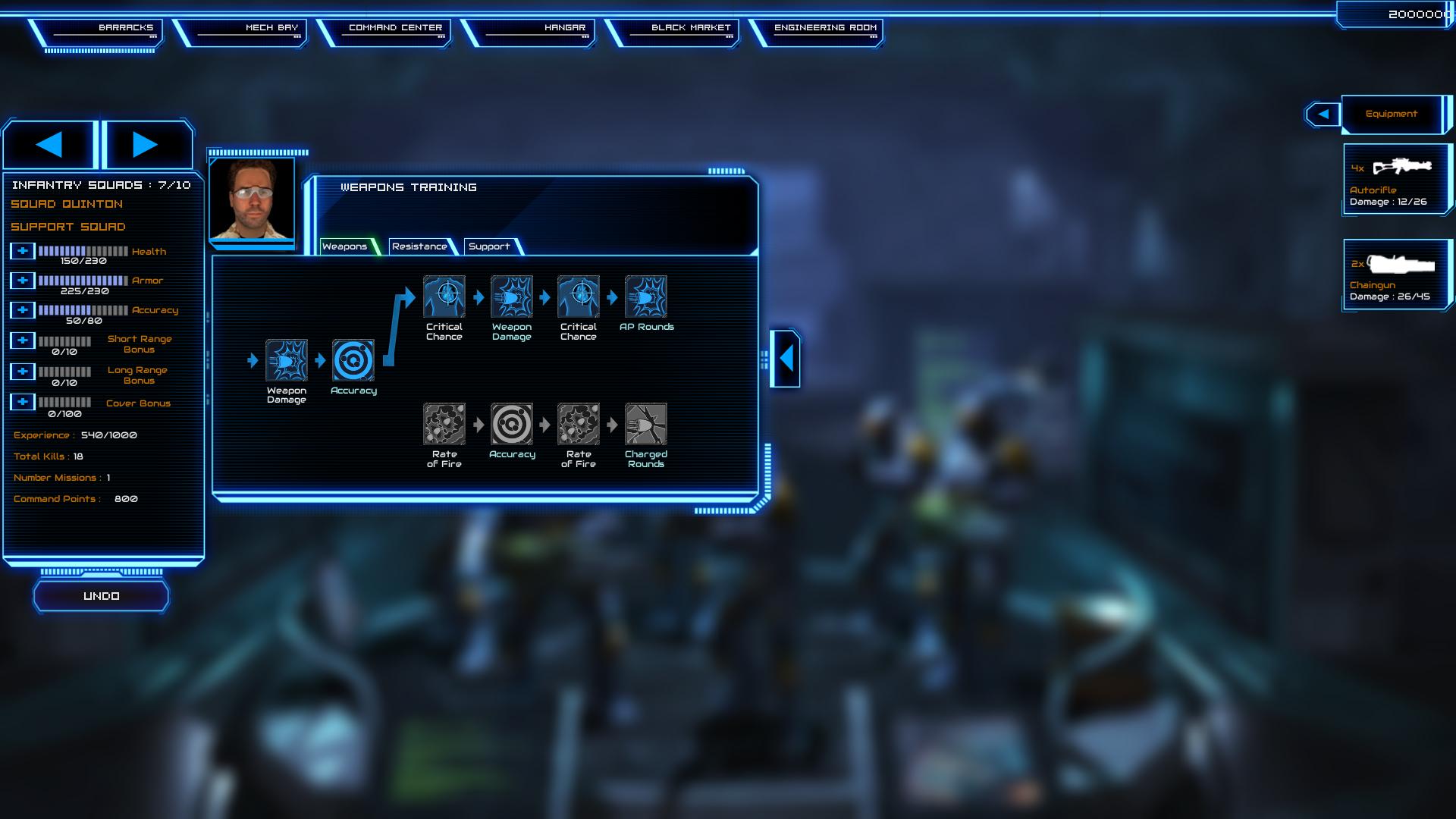Select the first Weapon Damage skill icon
The image size is (1456, 819).
pyautogui.click(x=286, y=362)
